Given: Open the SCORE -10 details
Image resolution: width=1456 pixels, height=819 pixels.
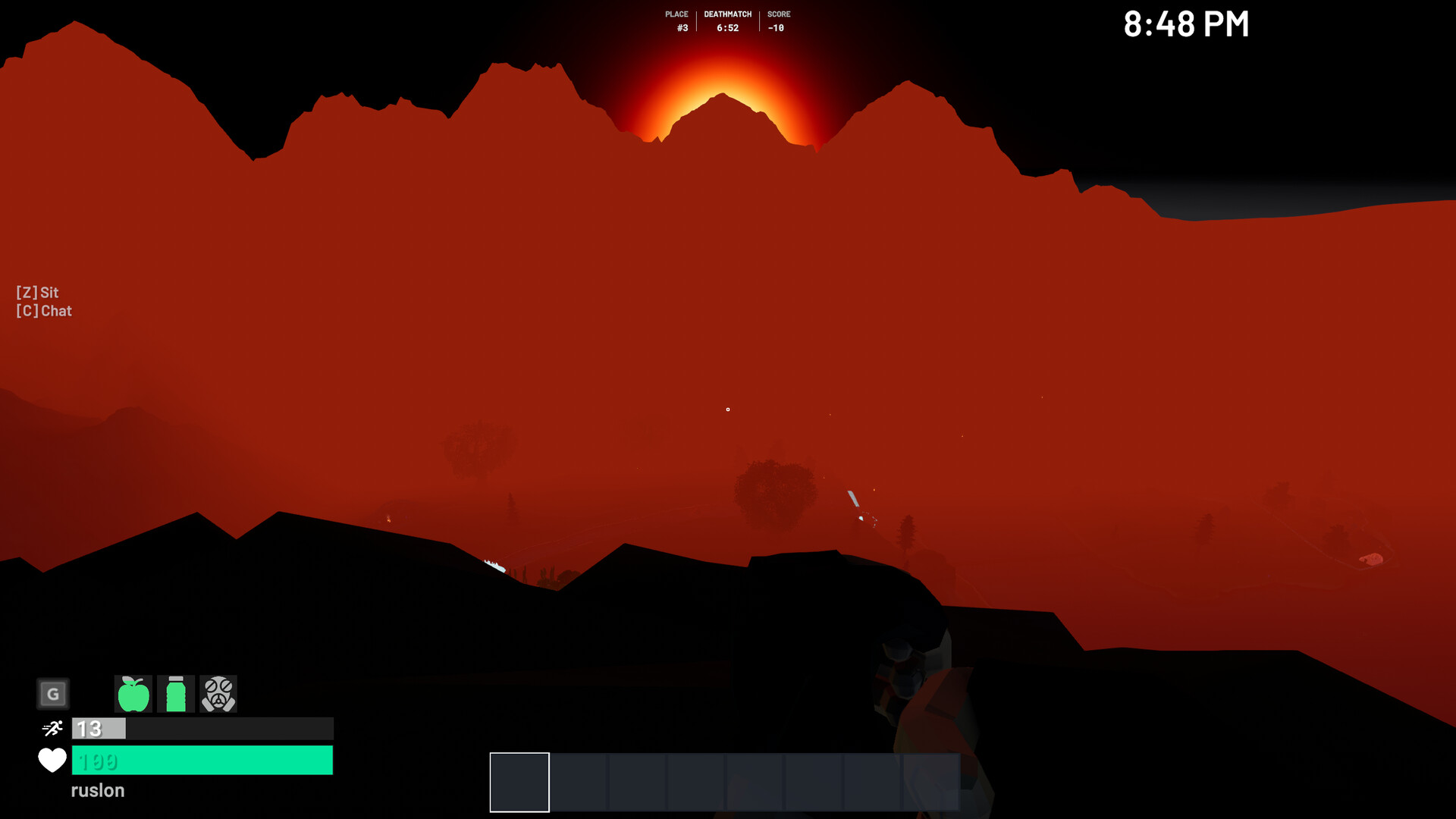Looking at the screenshot, I should [x=778, y=20].
